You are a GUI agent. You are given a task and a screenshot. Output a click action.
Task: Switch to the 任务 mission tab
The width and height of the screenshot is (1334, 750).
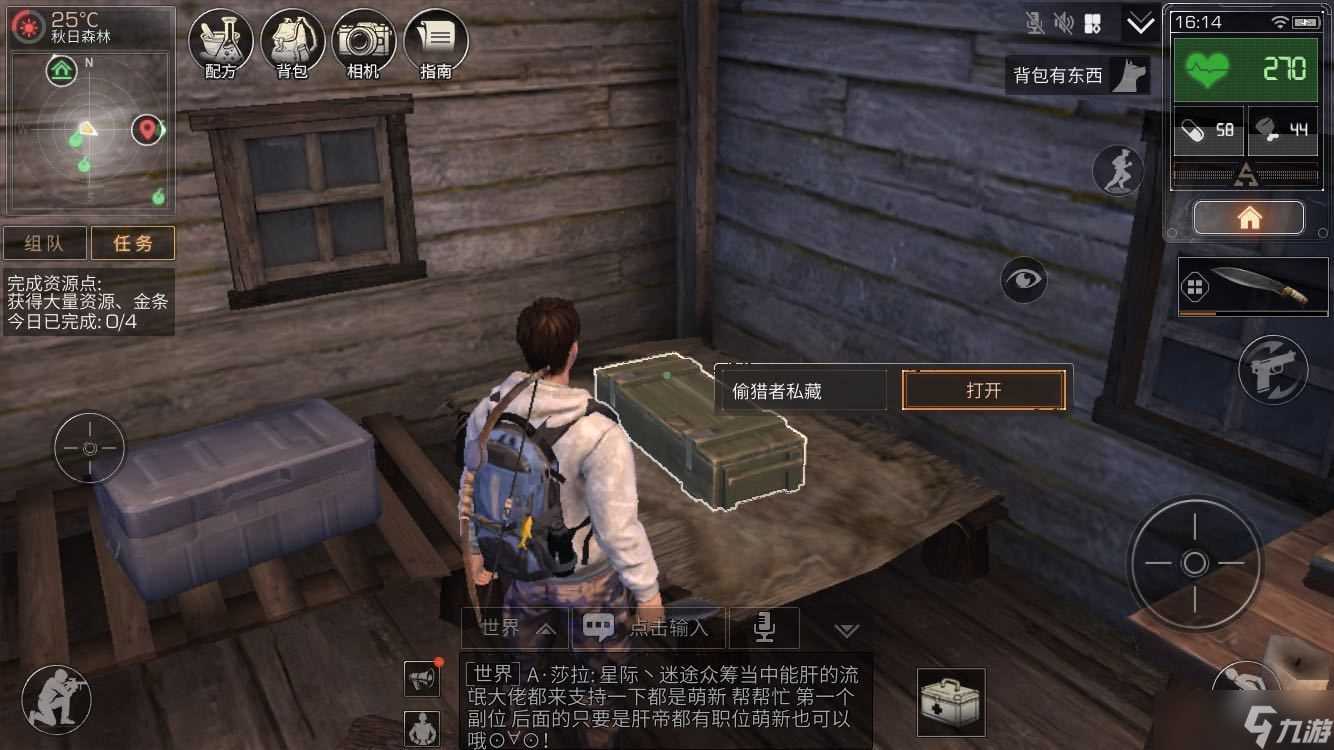pos(133,243)
